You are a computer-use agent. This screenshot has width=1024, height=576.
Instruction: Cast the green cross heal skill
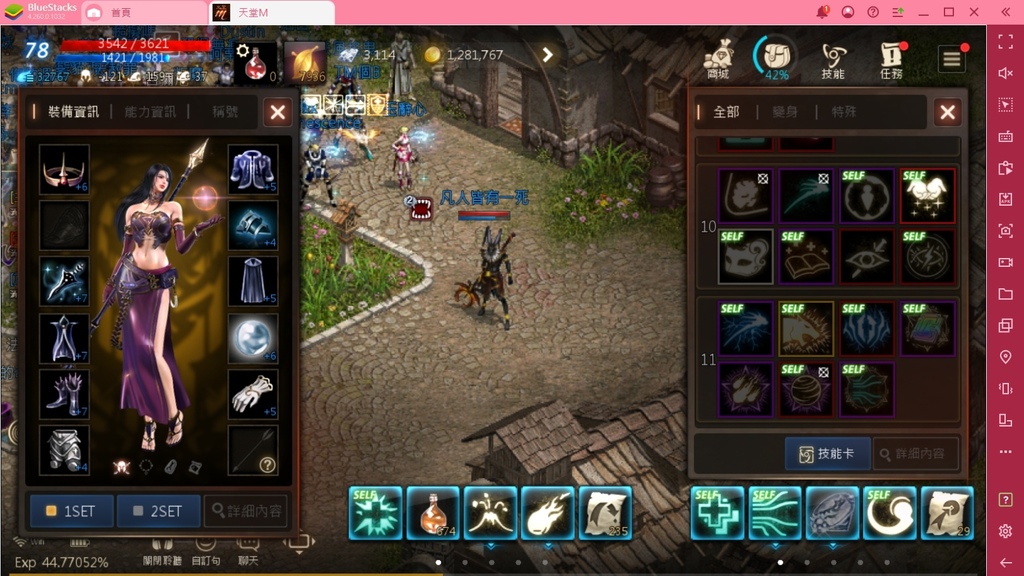click(717, 512)
